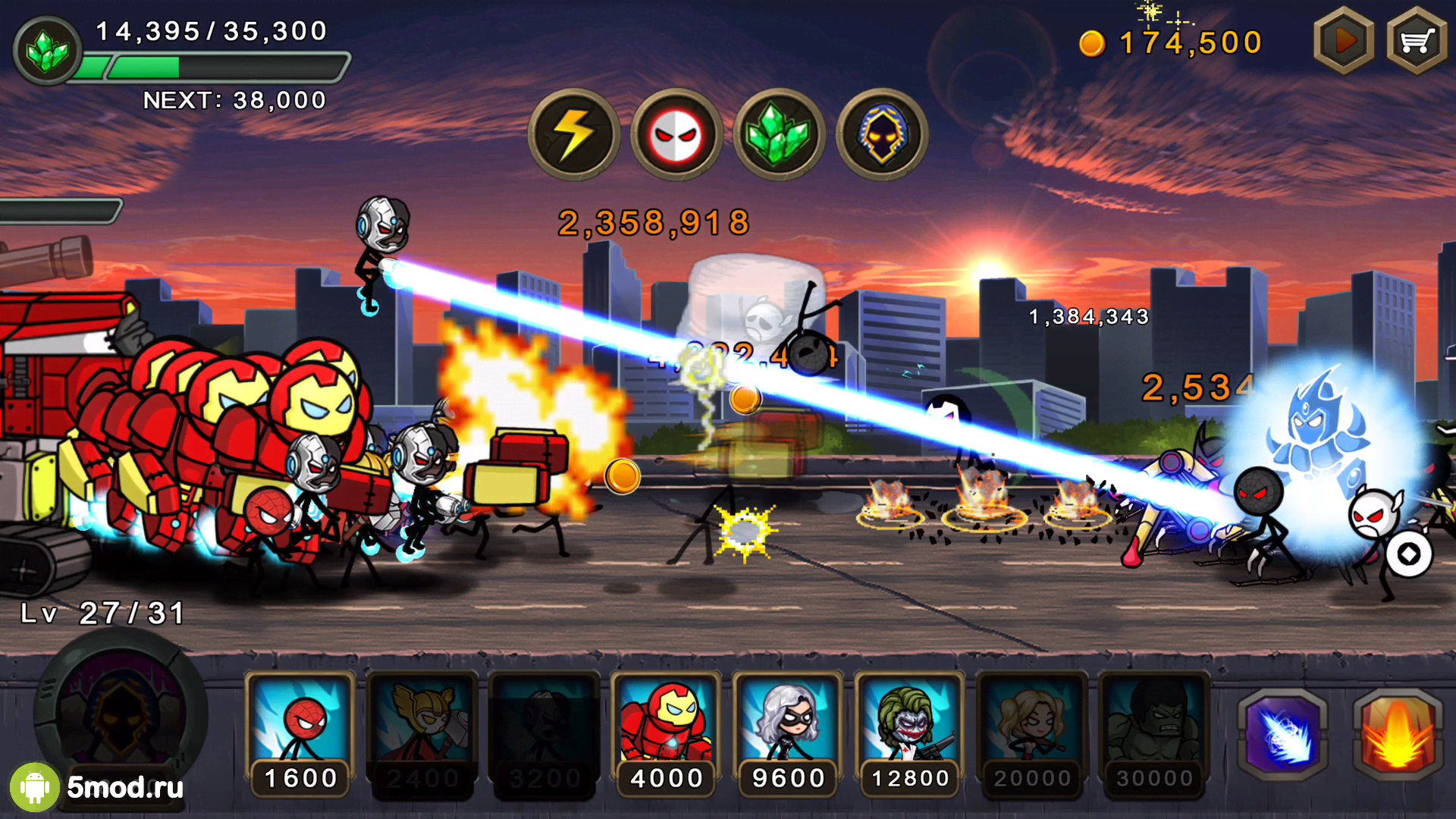Screen dimensions: 1456x819
Task: Tap the green crystal boost icon
Action: coord(779,135)
